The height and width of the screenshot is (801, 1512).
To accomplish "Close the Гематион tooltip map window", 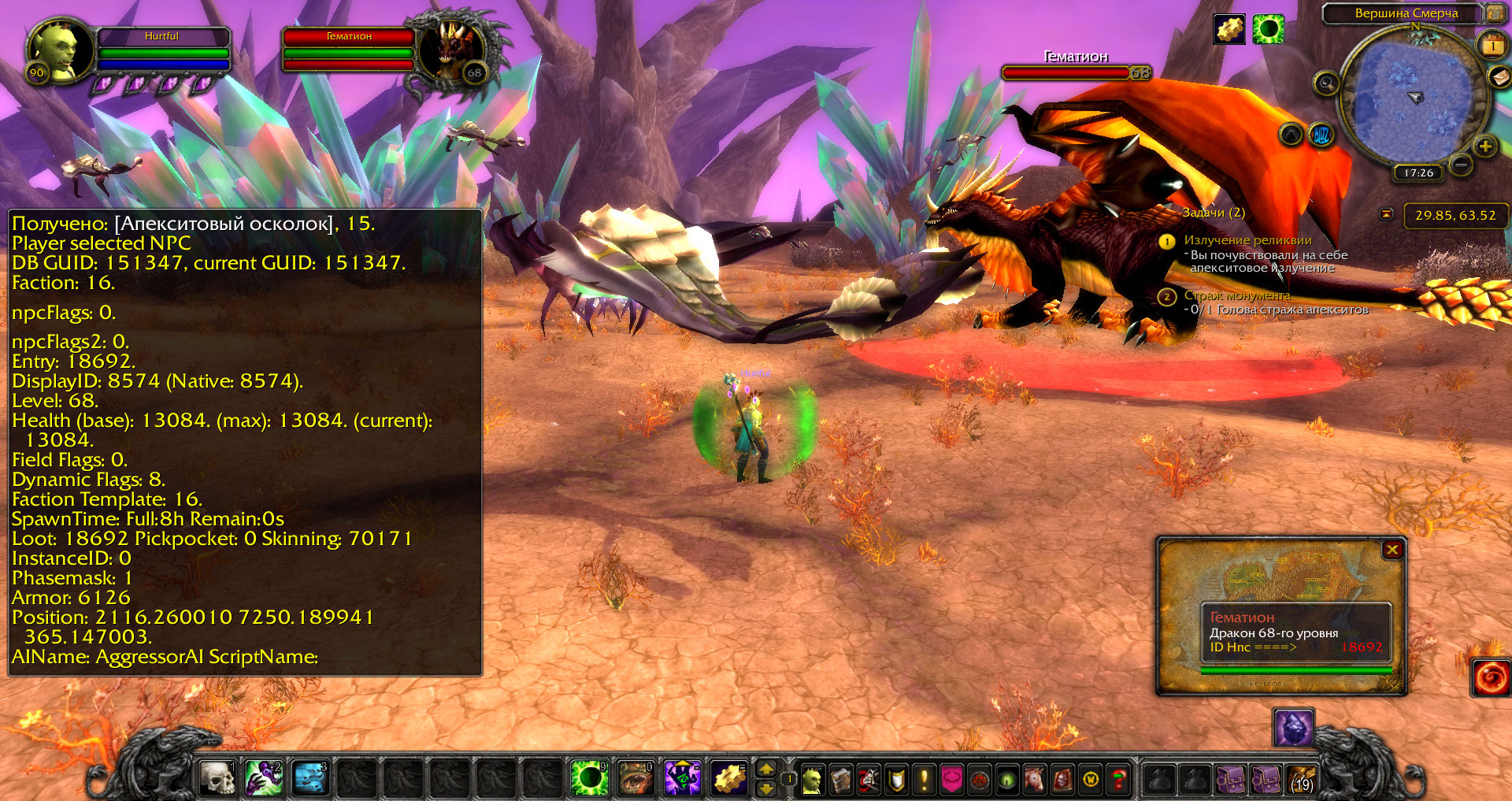I will [x=1392, y=550].
